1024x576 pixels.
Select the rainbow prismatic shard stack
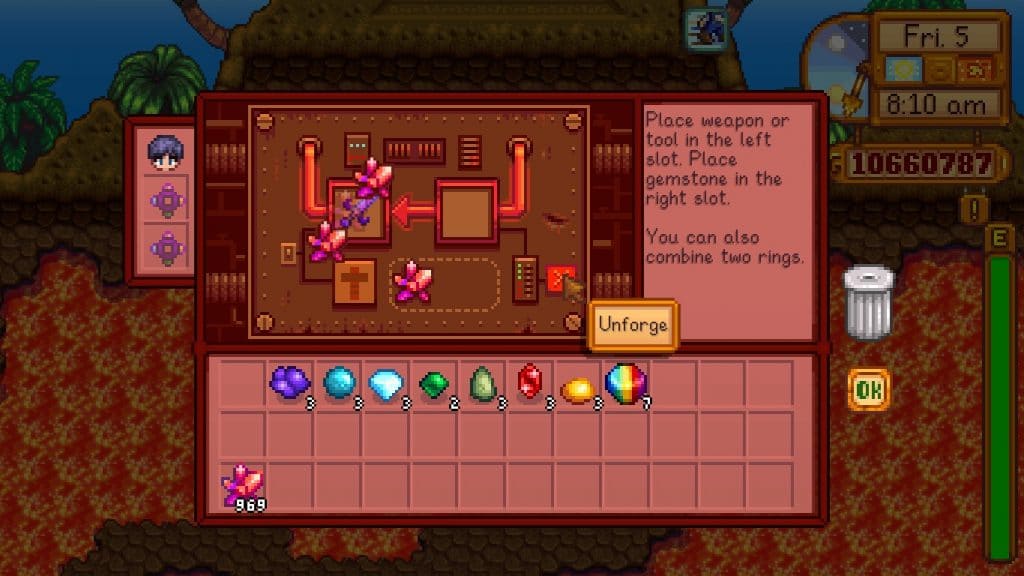pyautogui.click(x=626, y=382)
